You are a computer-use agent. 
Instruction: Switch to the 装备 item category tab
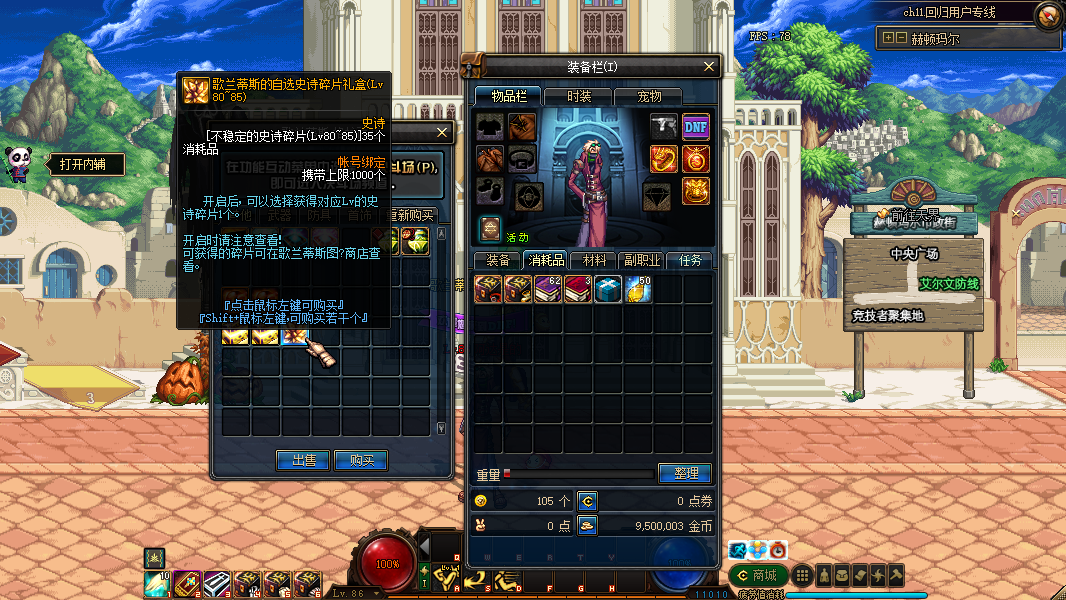coord(497,260)
